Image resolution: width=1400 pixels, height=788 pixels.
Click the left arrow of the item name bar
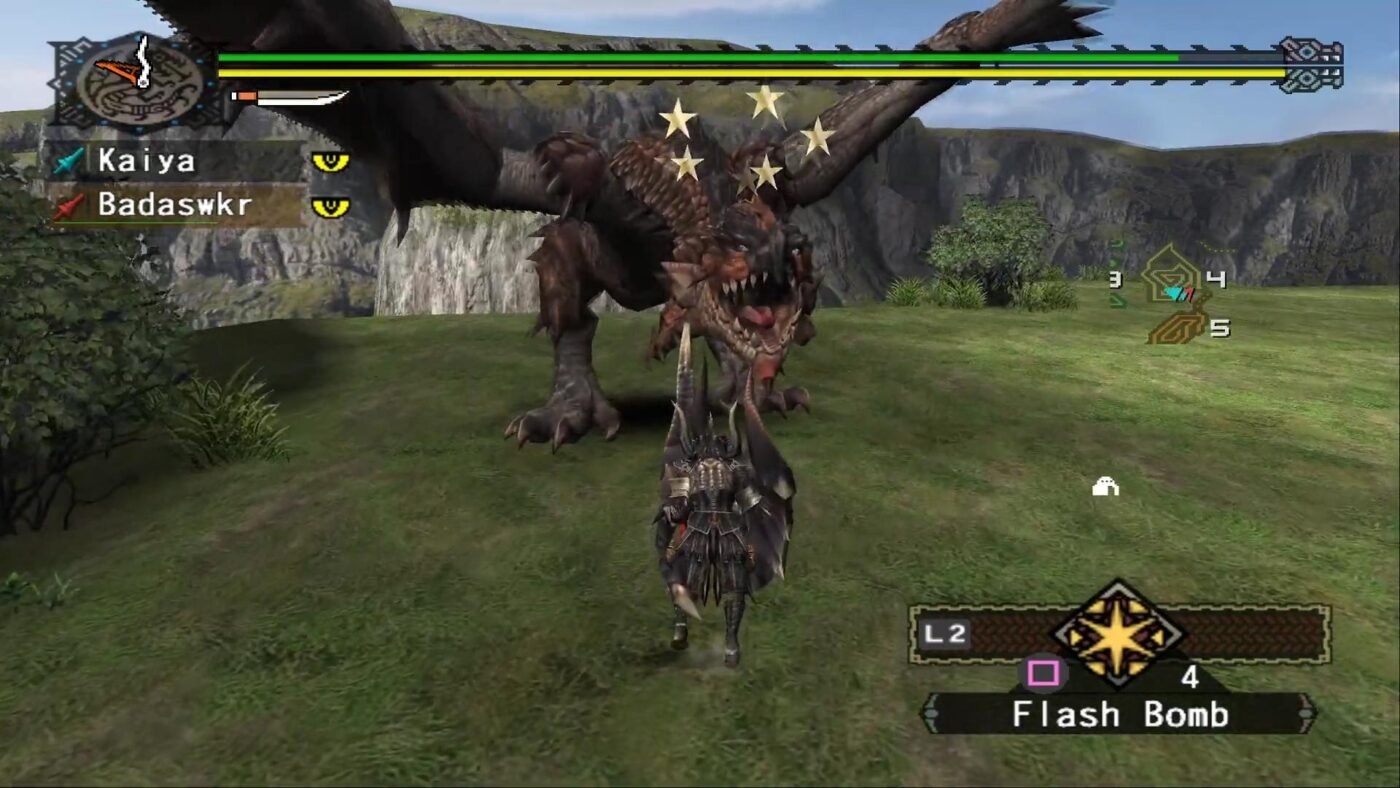coord(932,711)
